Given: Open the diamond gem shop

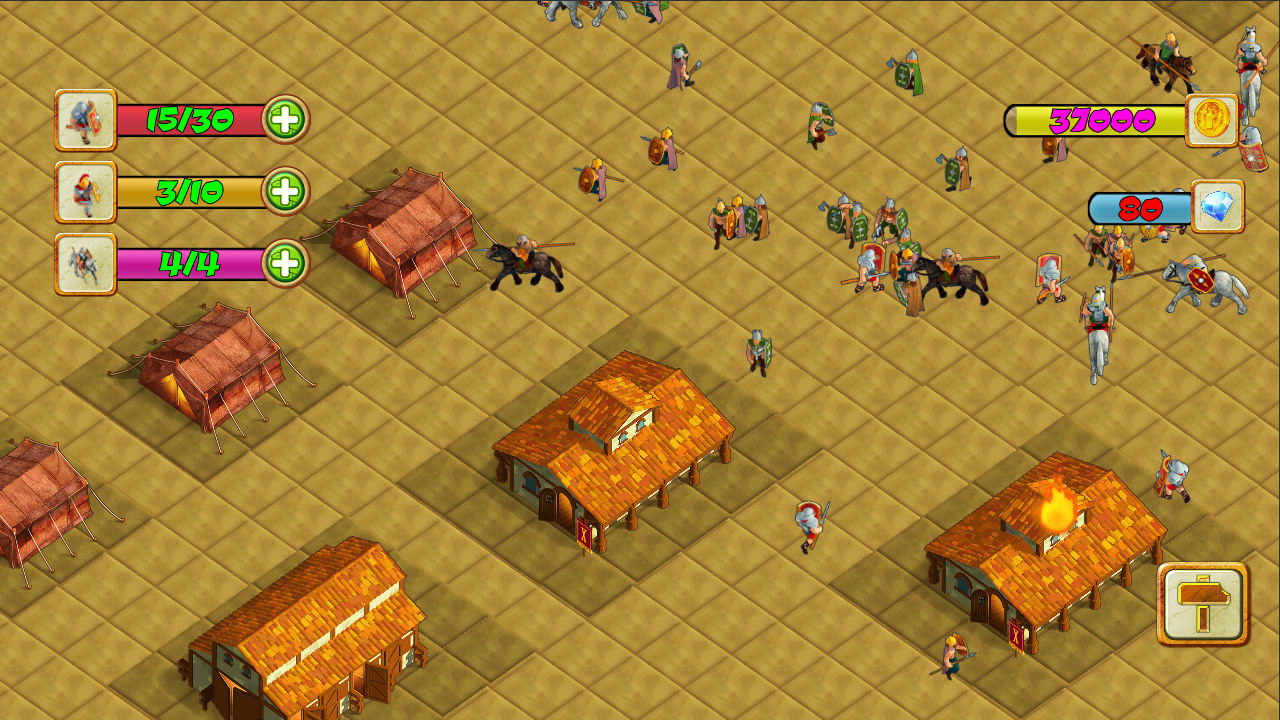Looking at the screenshot, I should click(x=1216, y=207).
